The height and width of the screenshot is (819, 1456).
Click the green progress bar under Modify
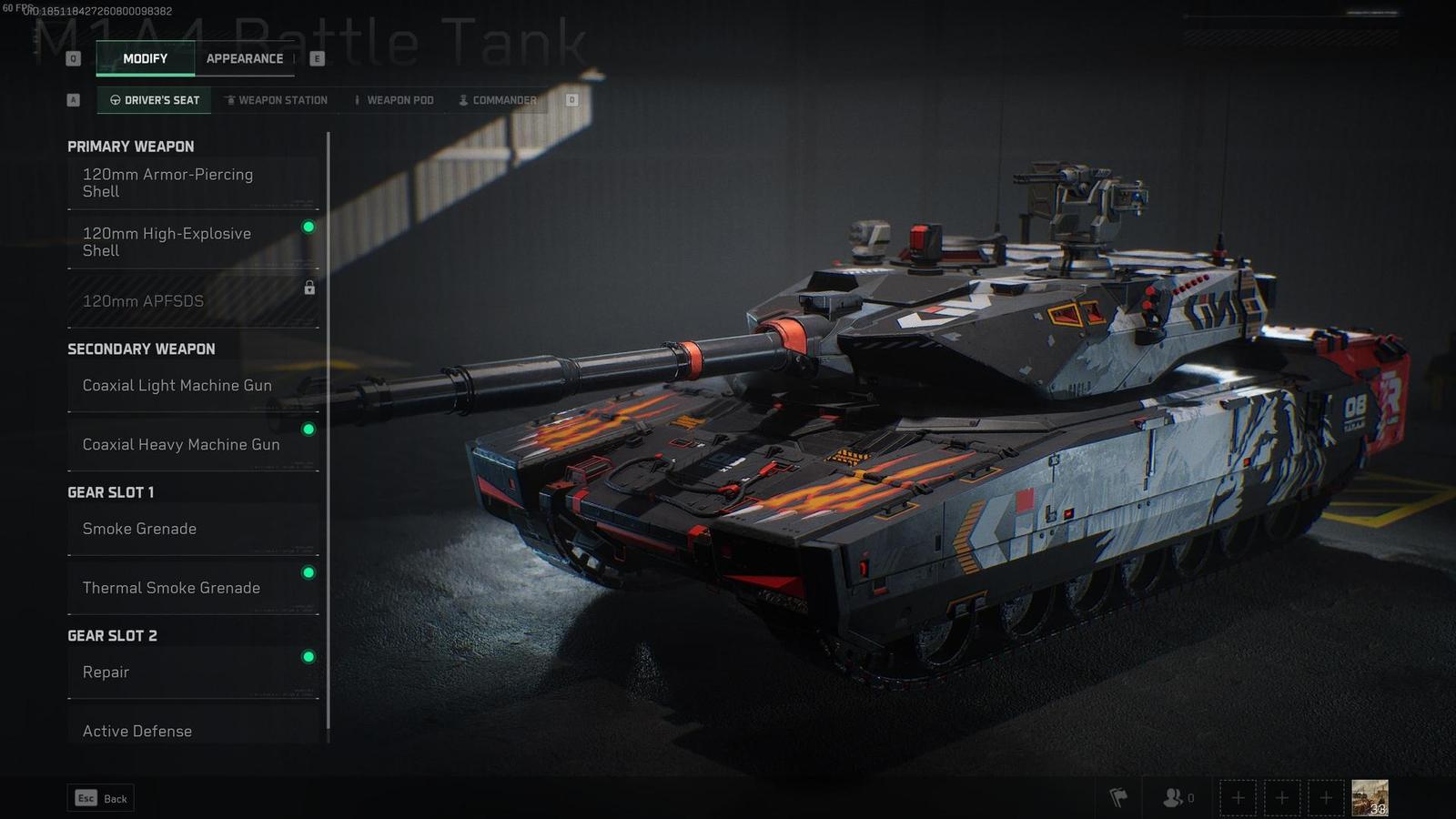click(x=146, y=76)
